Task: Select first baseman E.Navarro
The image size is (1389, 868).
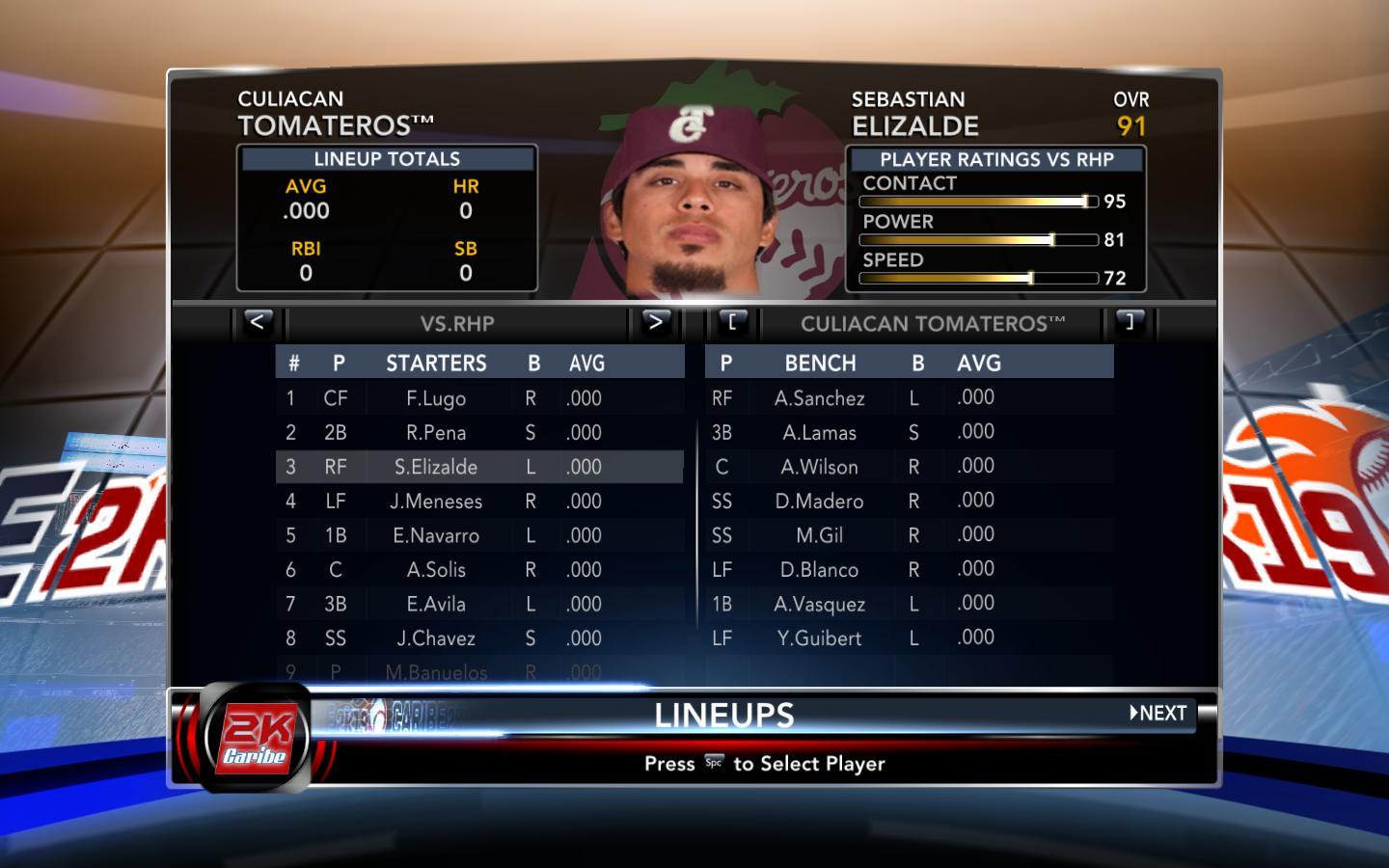Action: (436, 535)
